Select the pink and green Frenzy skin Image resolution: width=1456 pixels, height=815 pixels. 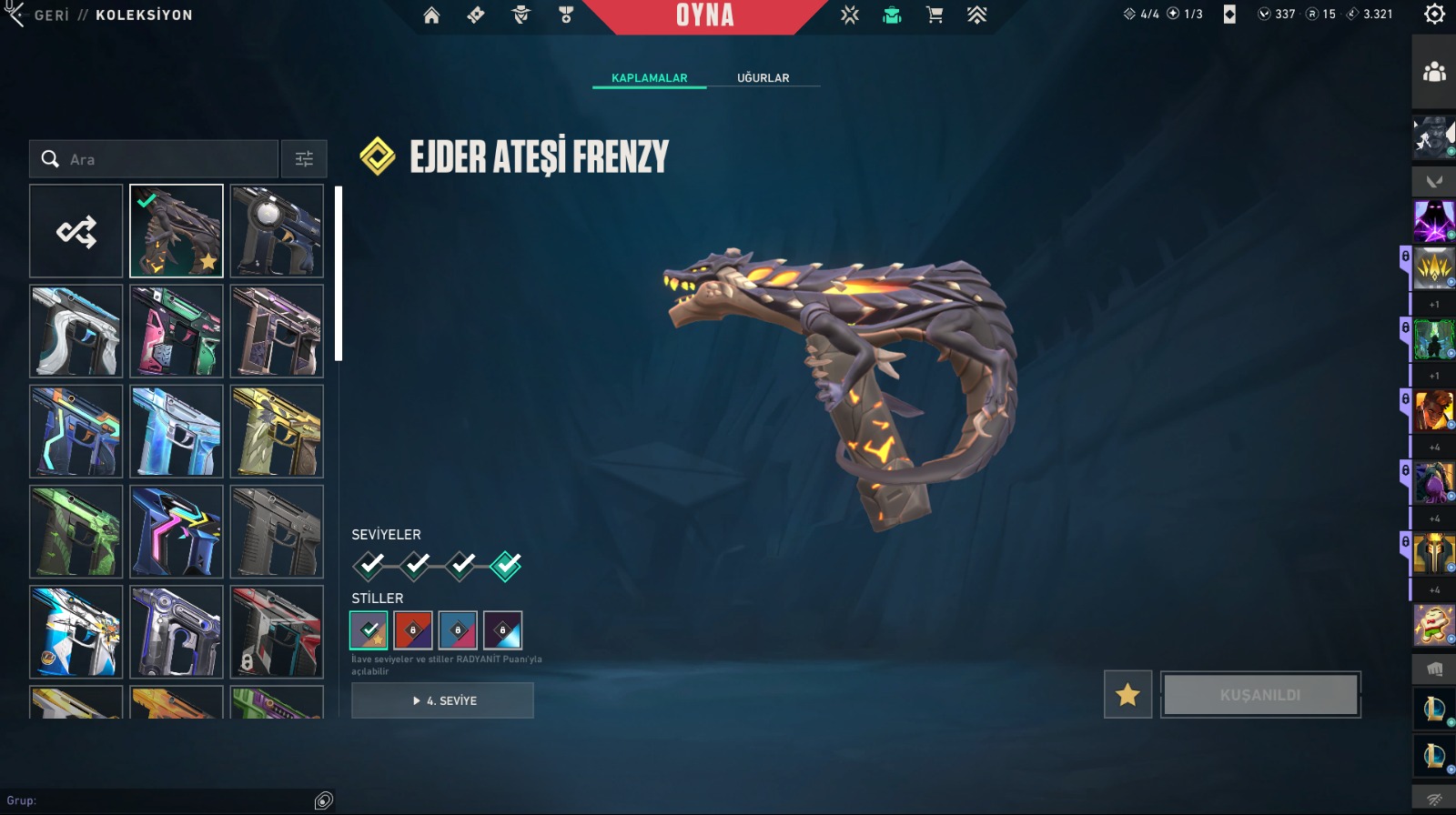pyautogui.click(x=177, y=331)
